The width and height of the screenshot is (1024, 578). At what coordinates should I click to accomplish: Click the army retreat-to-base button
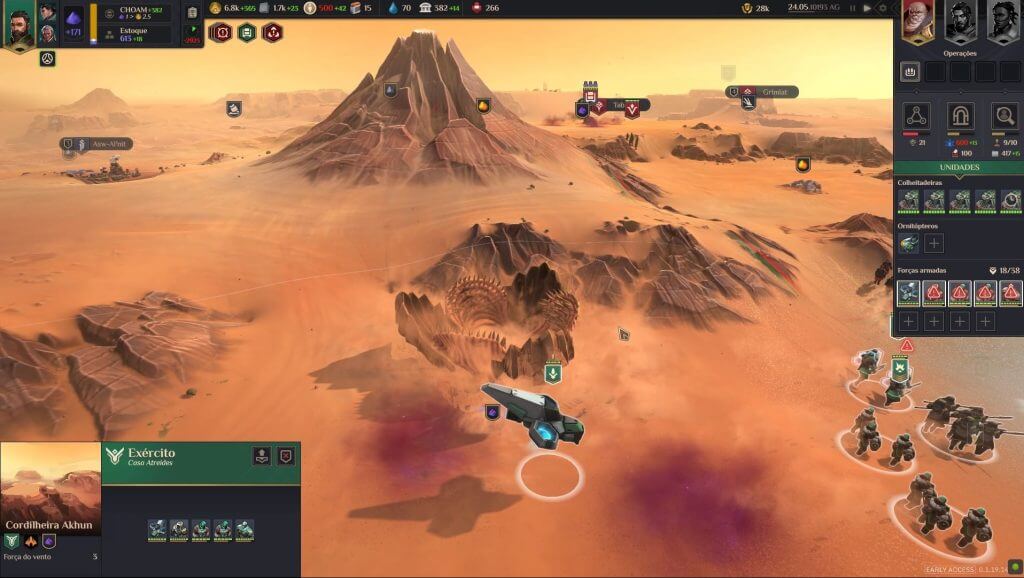261,456
